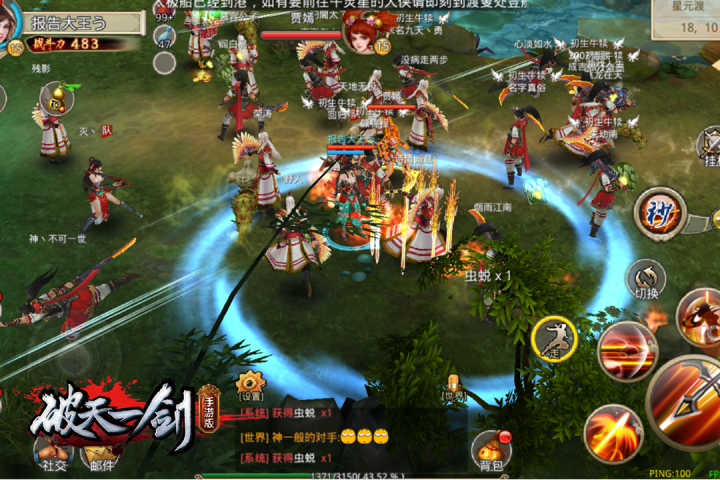Image resolution: width=720 pixels, height=480 pixels.
Task: Open the 星元渡 minimap panel
Action: coord(686,18)
